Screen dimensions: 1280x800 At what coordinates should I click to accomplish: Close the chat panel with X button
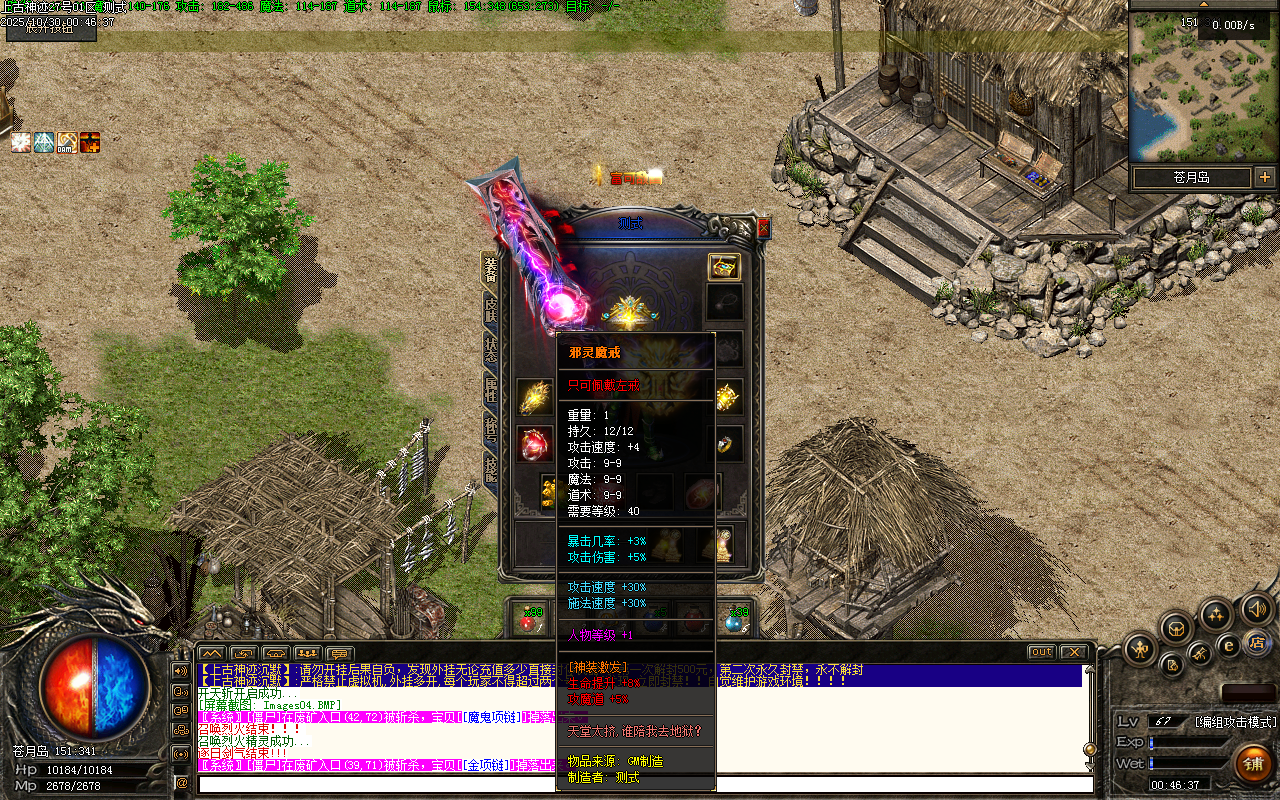click(x=1073, y=652)
